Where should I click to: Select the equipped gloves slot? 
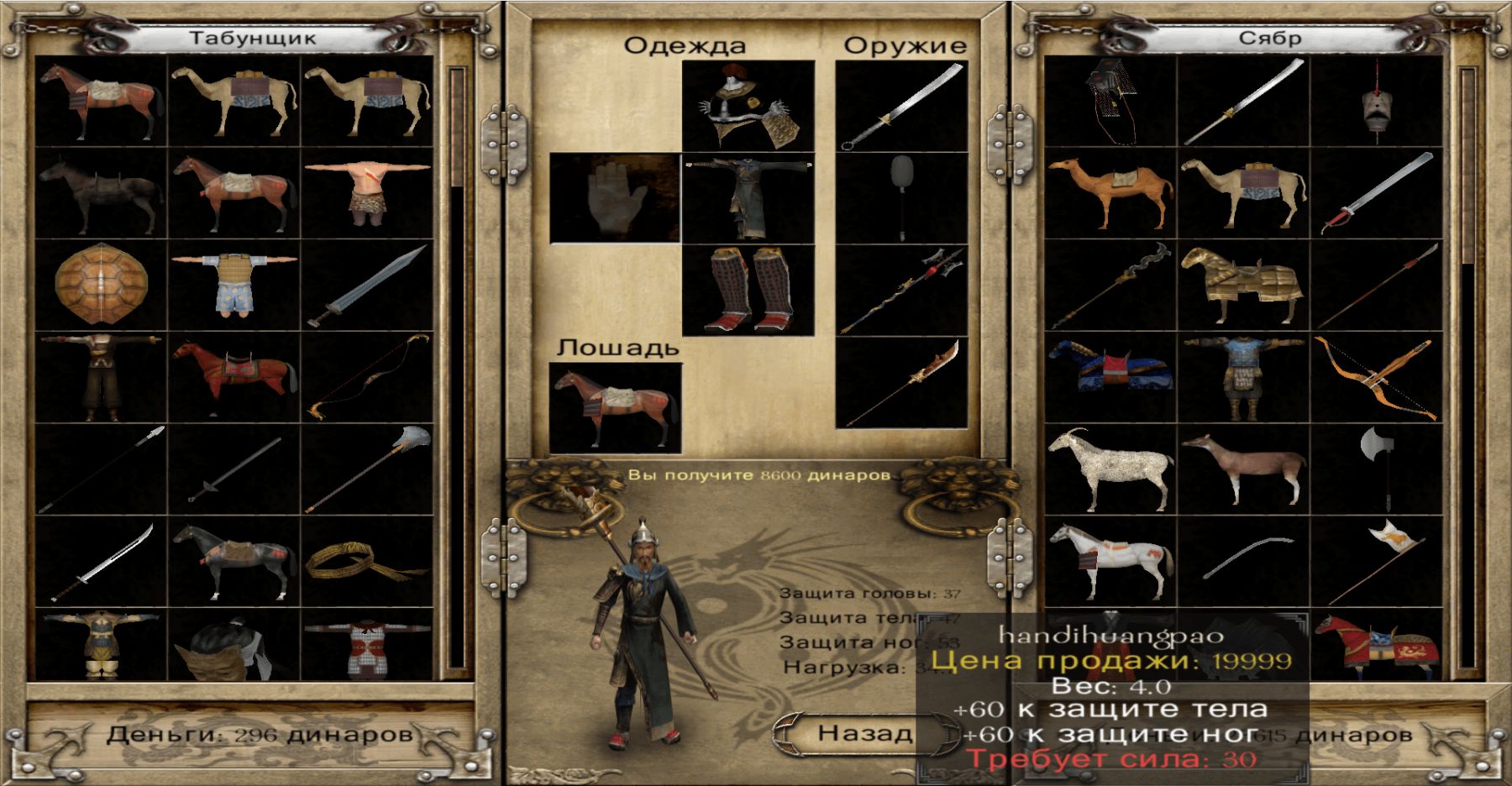pos(615,198)
